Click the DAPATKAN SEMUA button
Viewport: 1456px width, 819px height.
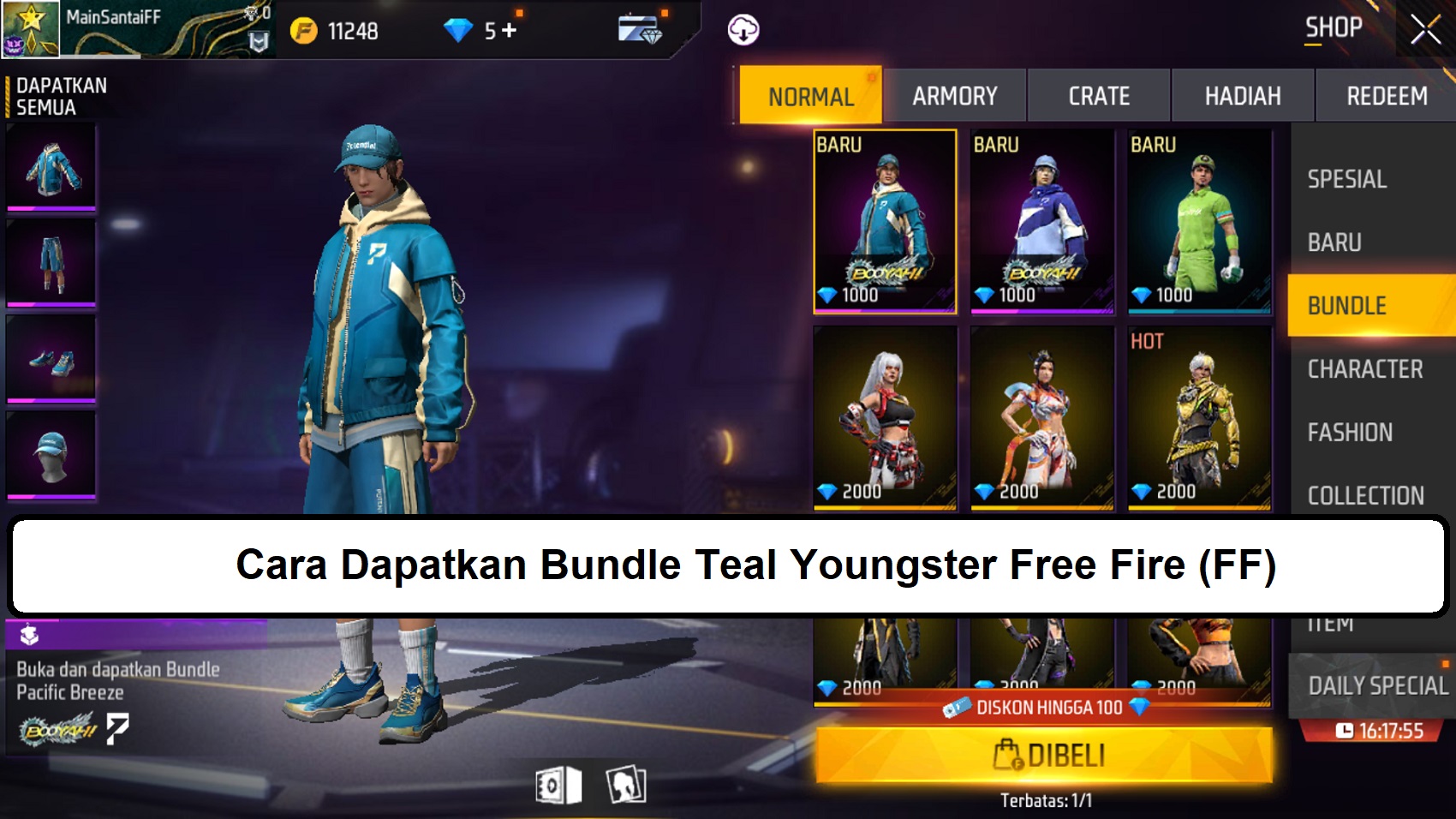click(60, 94)
